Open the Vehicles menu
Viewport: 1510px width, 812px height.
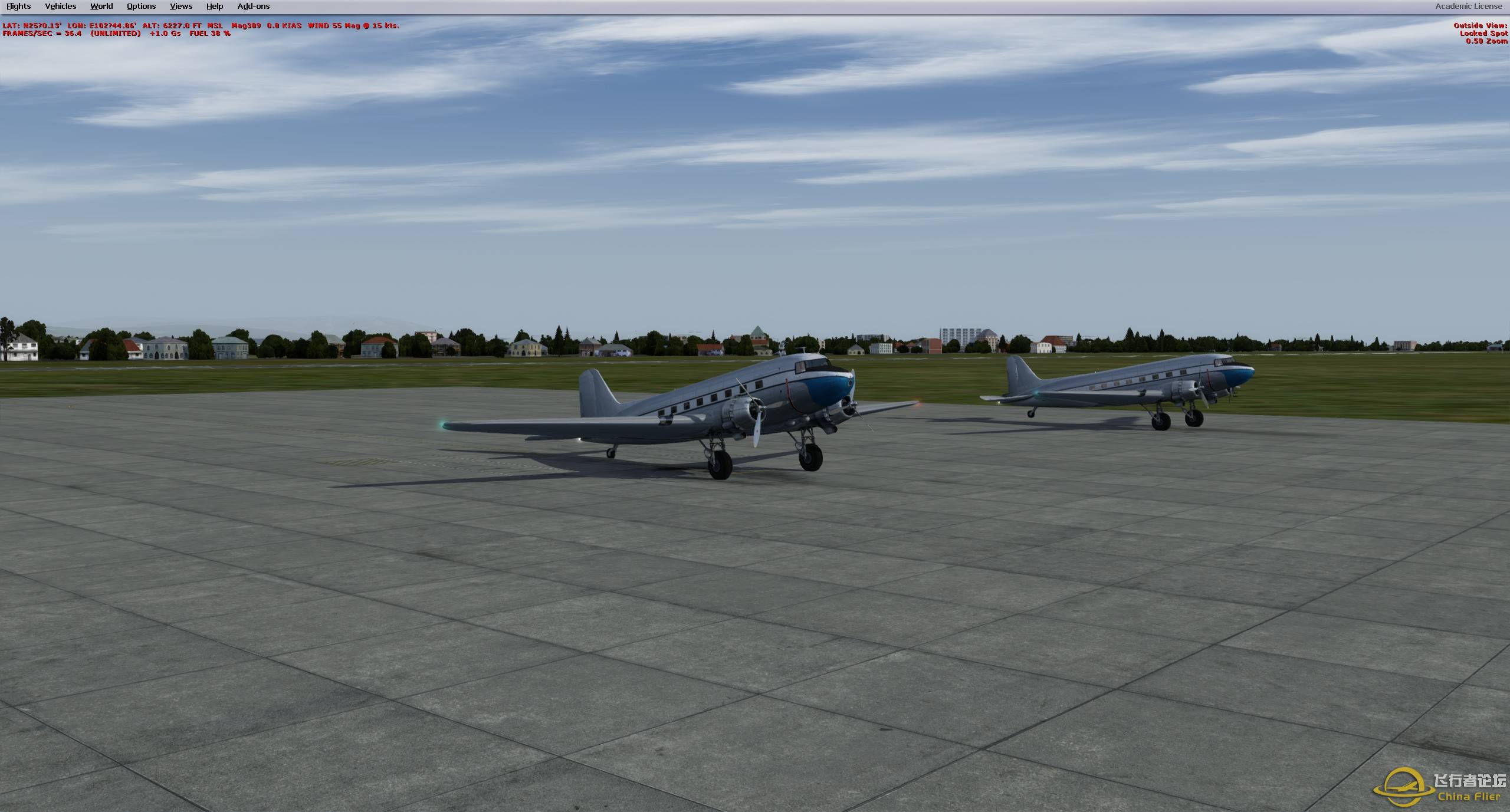click(x=60, y=6)
